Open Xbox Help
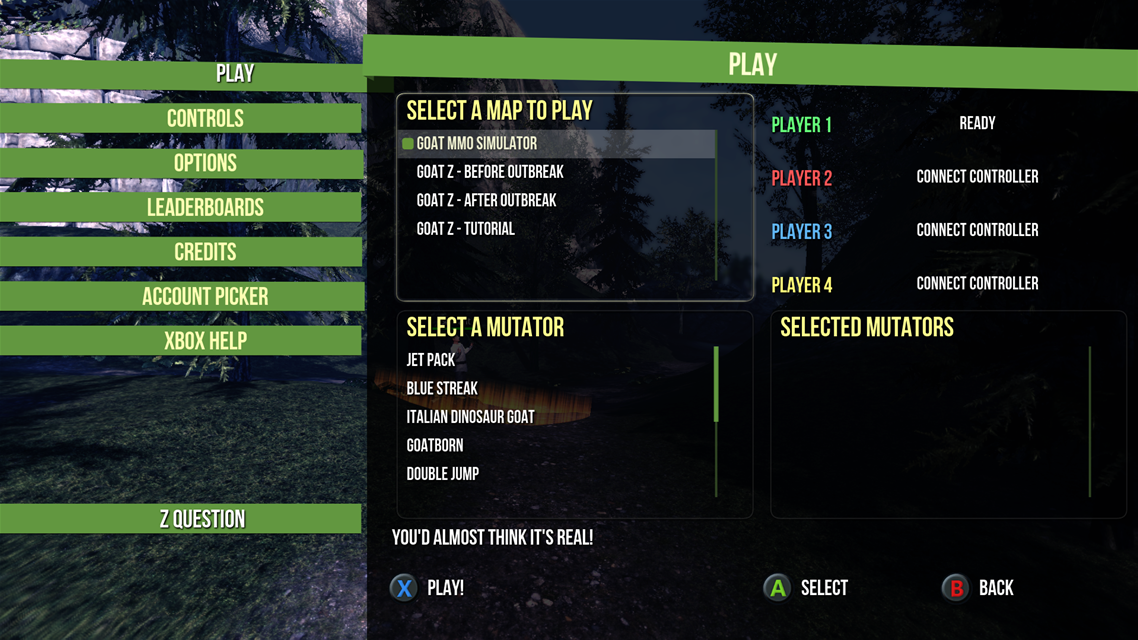The width and height of the screenshot is (1138, 640). [205, 341]
